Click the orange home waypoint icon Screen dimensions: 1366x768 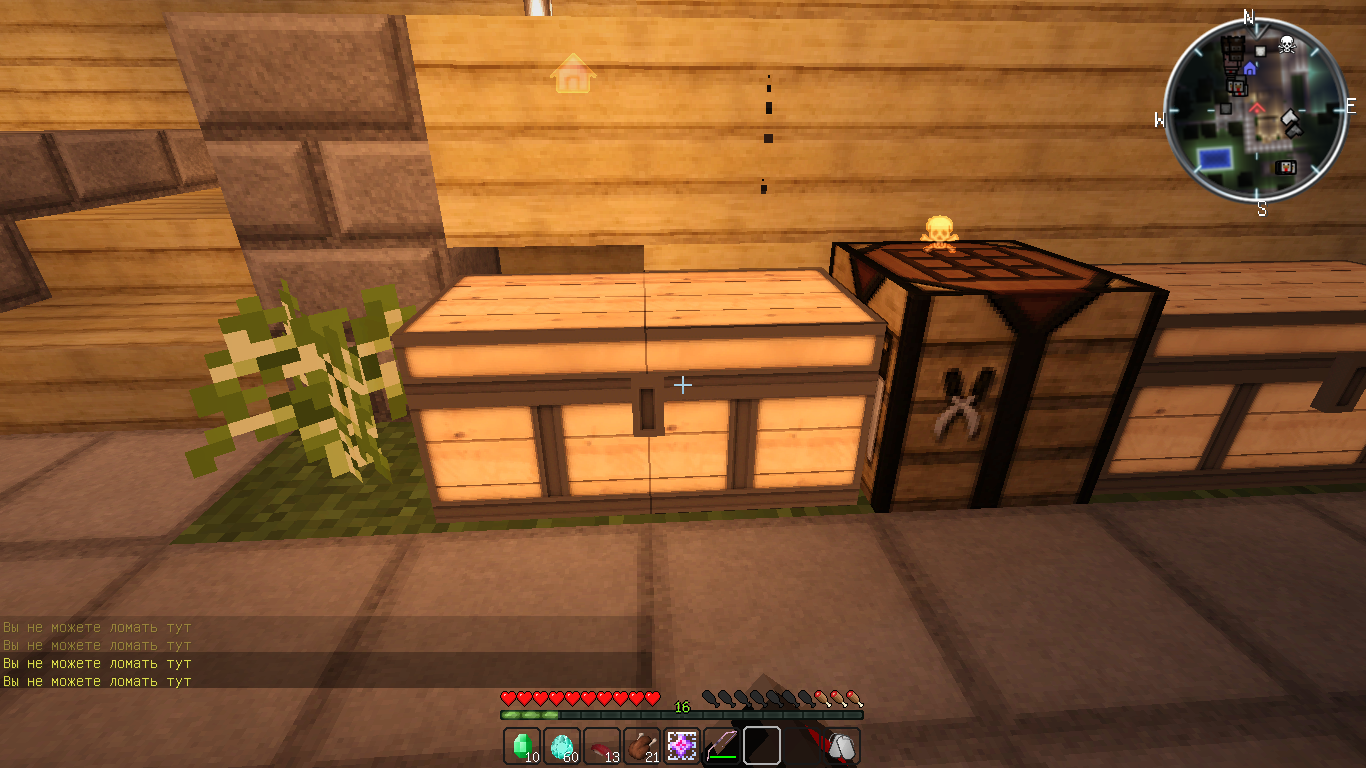click(573, 75)
